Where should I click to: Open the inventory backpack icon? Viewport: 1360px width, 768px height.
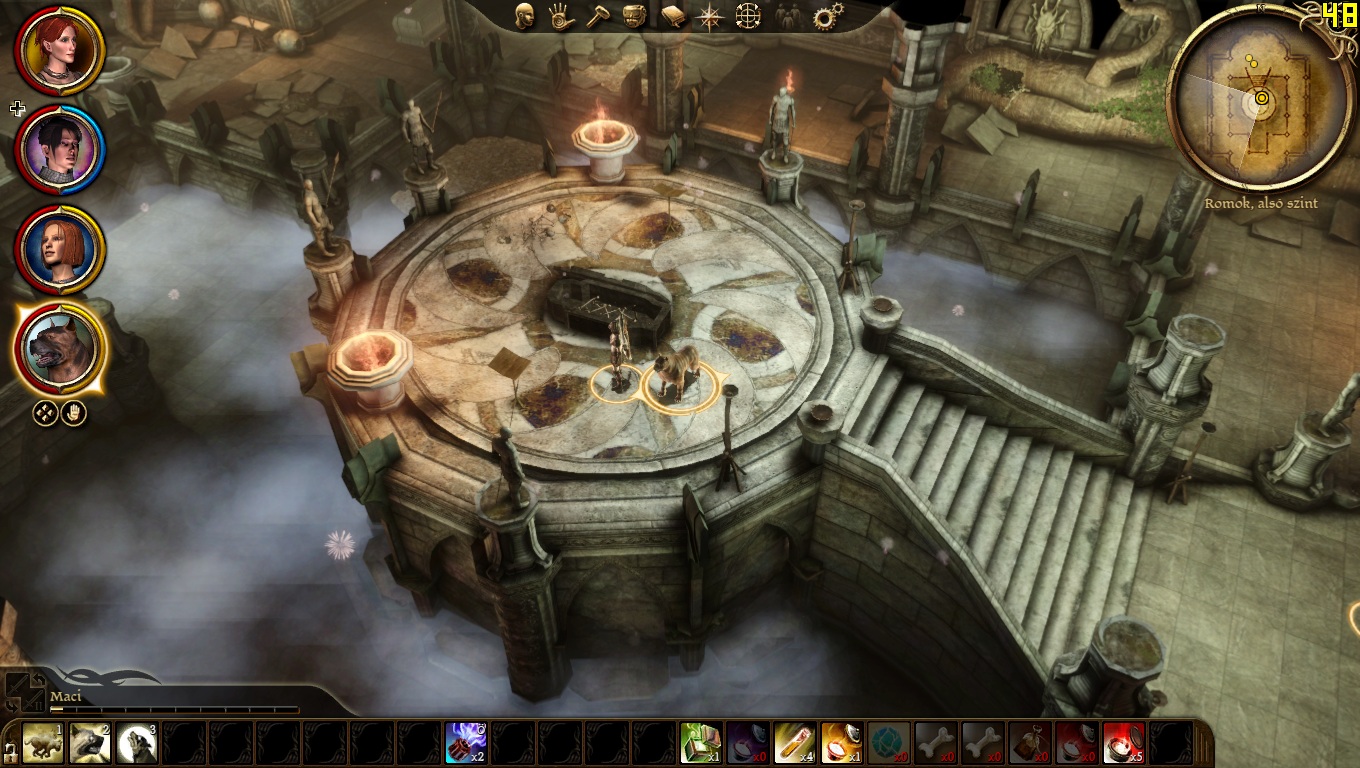tap(636, 16)
